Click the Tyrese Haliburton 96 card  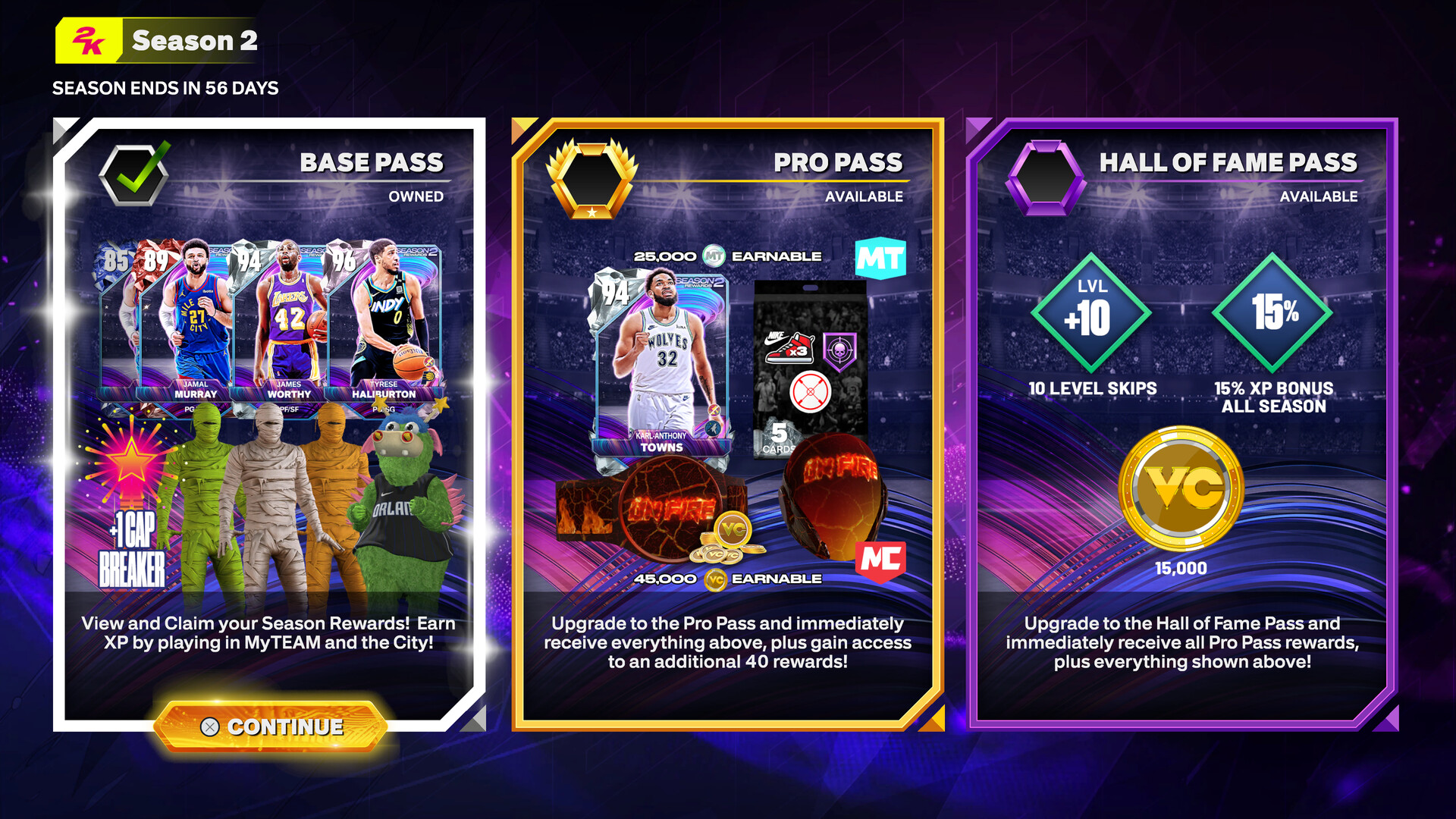388,318
